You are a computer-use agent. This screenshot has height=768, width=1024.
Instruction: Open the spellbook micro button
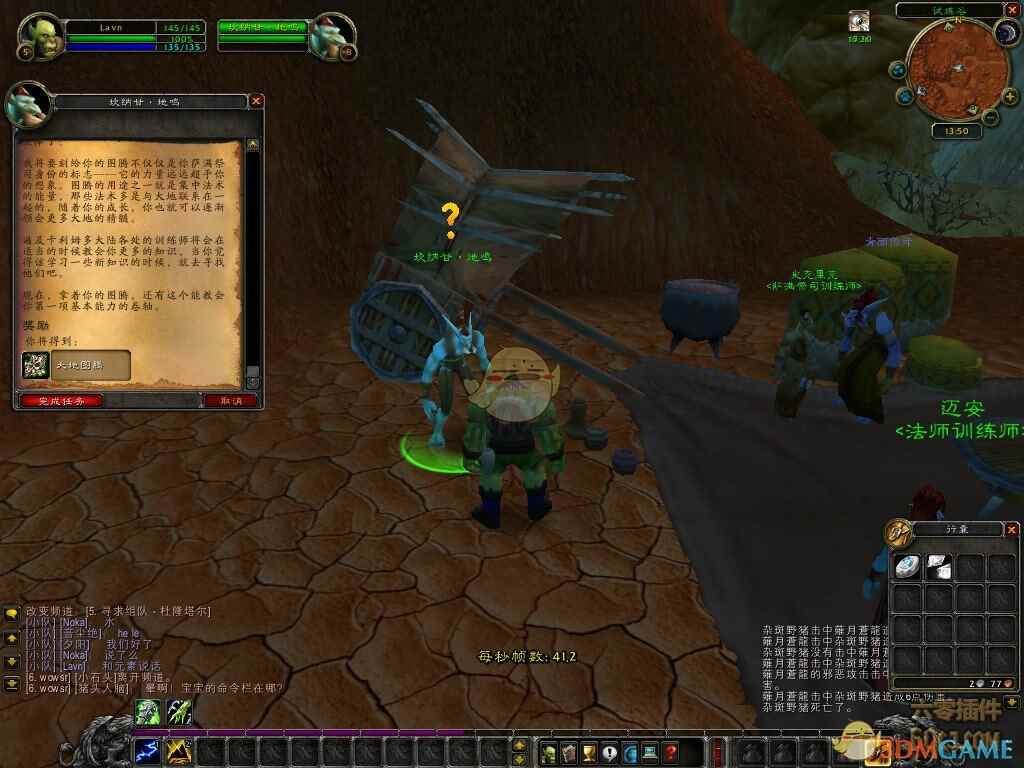[569, 751]
